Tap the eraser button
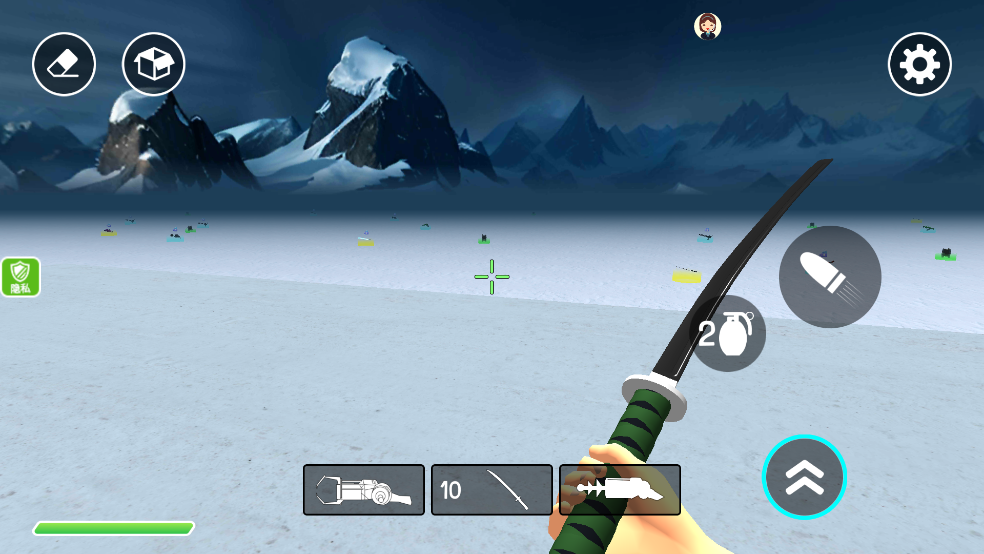The image size is (984, 554). pyautogui.click(x=64, y=64)
